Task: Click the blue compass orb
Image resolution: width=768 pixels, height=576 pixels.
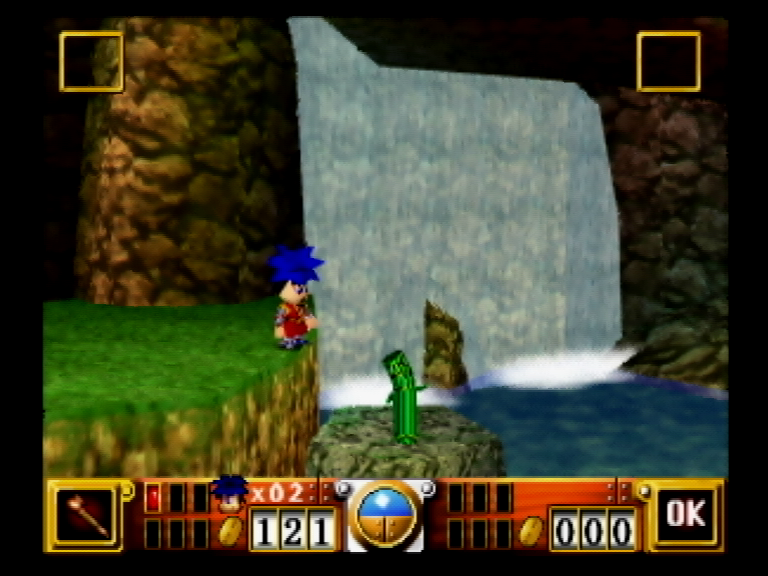Action: tap(385, 514)
